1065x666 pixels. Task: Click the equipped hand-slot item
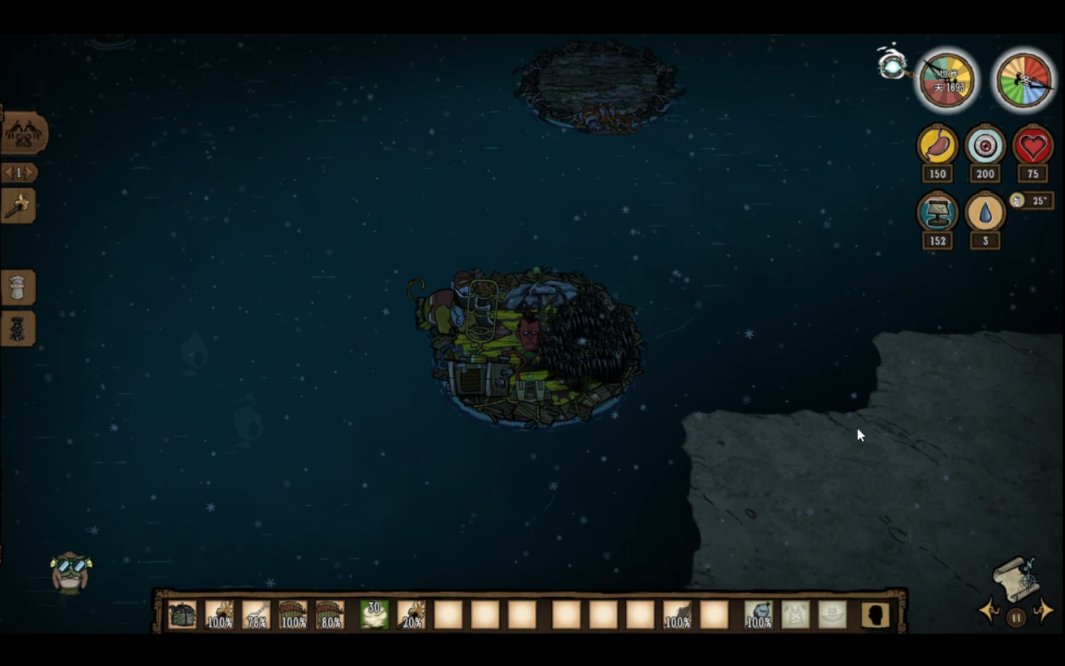[758, 615]
